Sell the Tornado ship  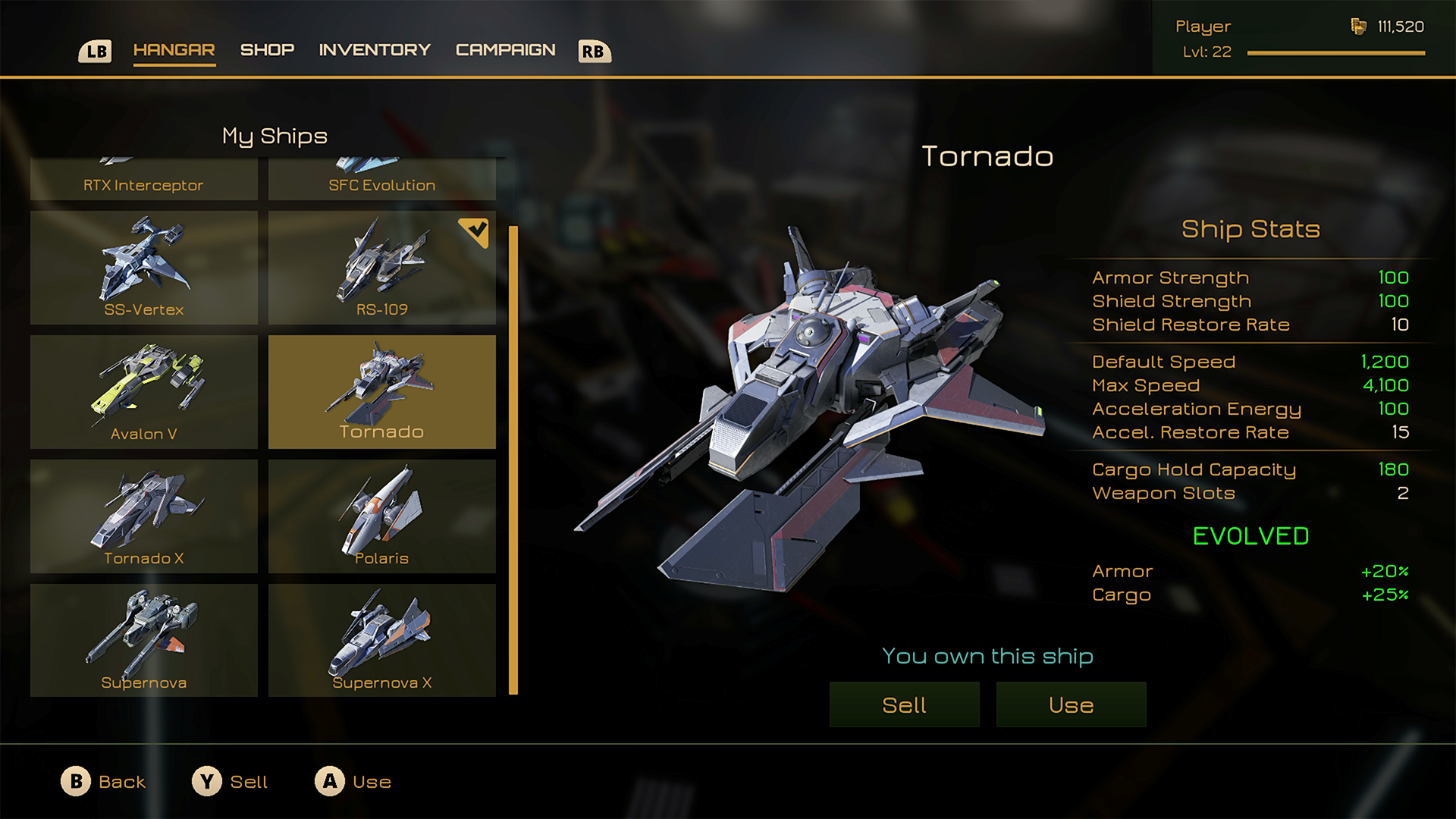click(904, 704)
